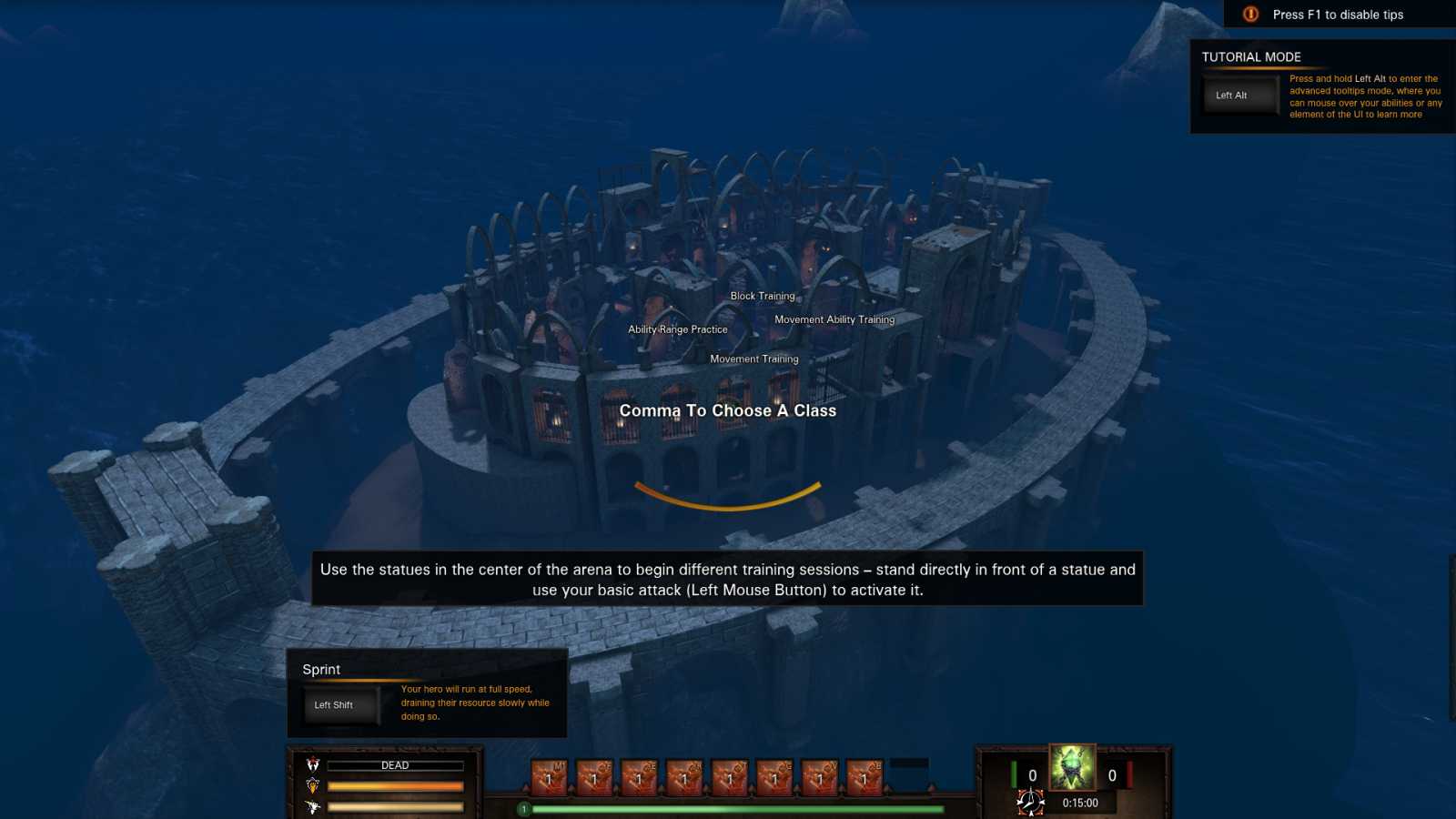The width and height of the screenshot is (1456, 819).
Task: Select the ability slot labeled M1
Action: point(549,778)
